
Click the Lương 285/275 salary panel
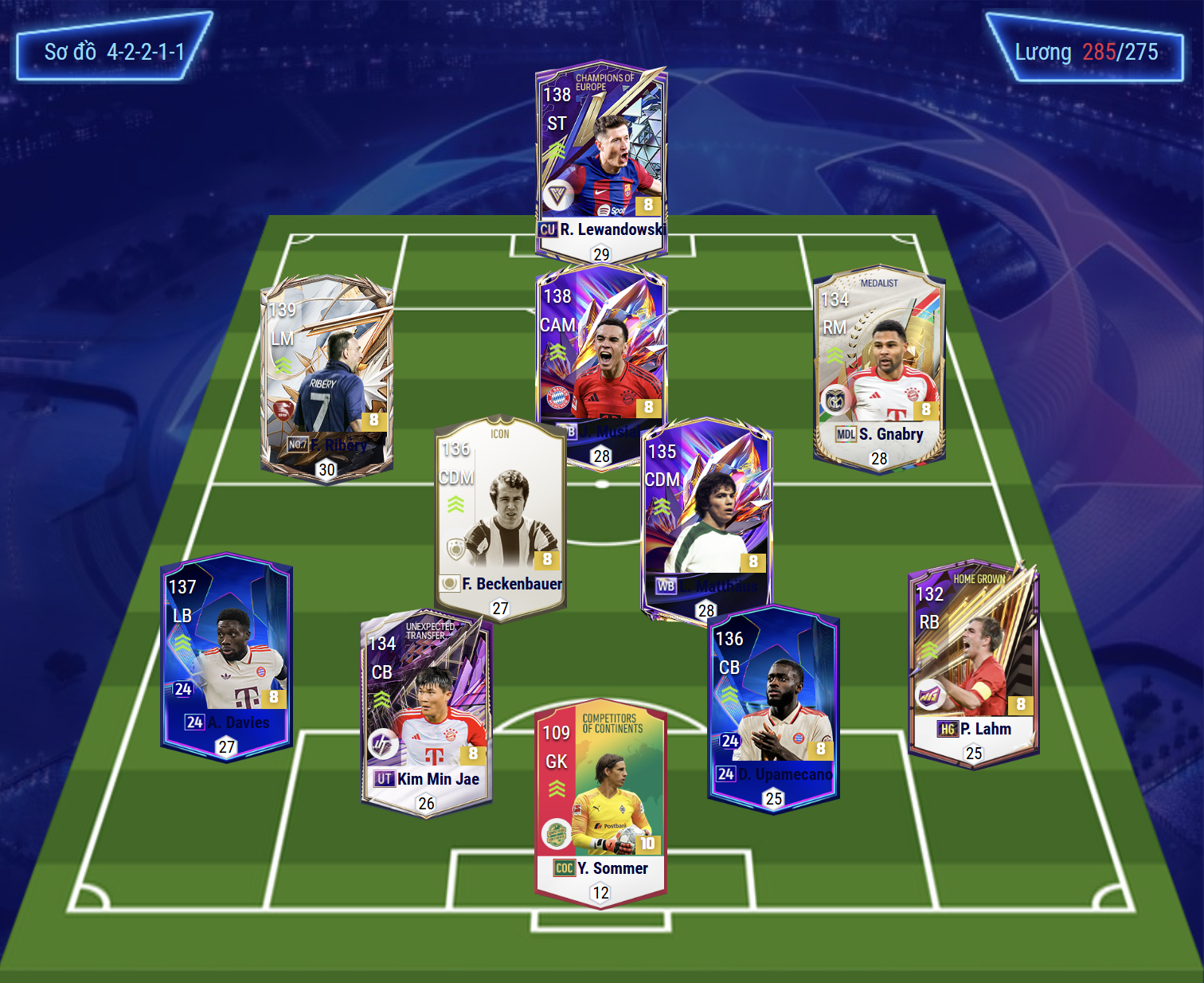tap(1085, 52)
